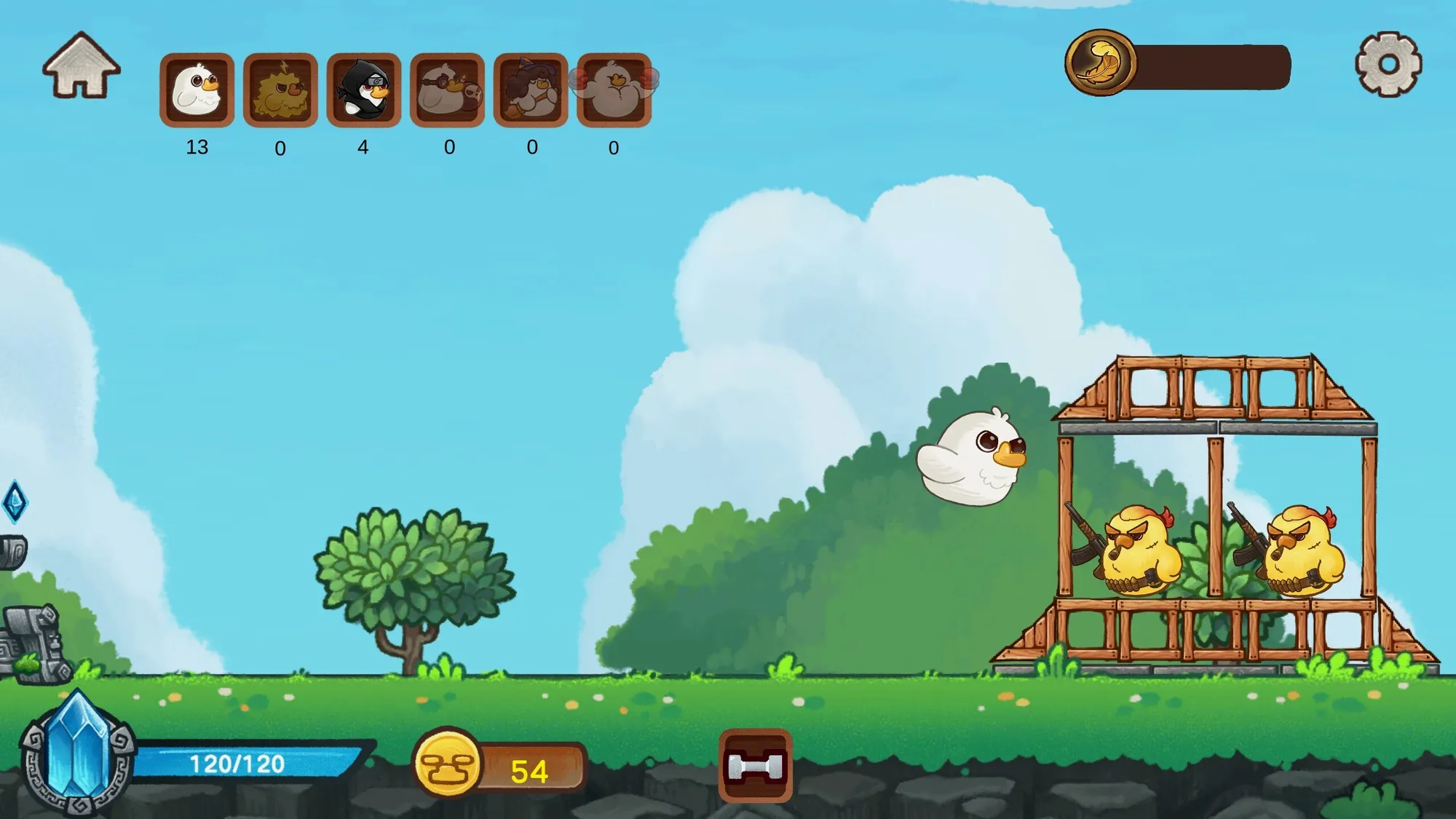Select the white duck unit slot
Image resolution: width=1456 pixels, height=819 pixels.
(x=197, y=90)
